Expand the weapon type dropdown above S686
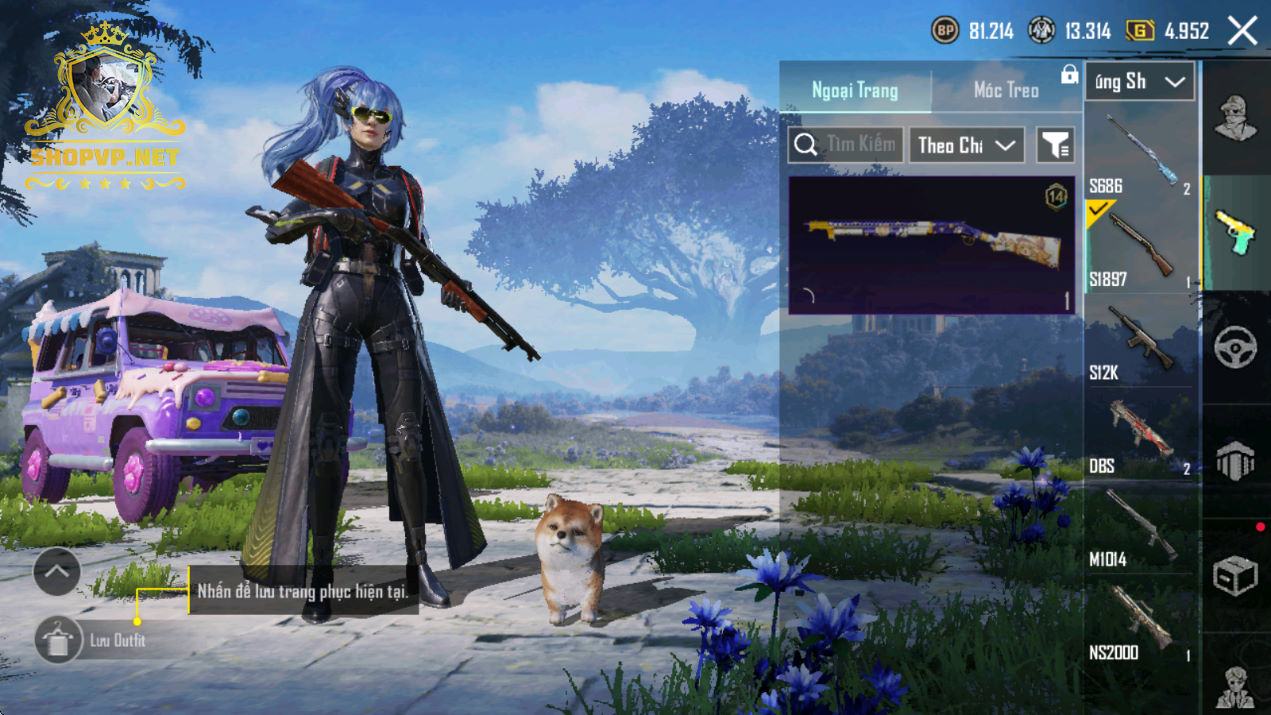This screenshot has width=1271, height=715. point(1140,82)
